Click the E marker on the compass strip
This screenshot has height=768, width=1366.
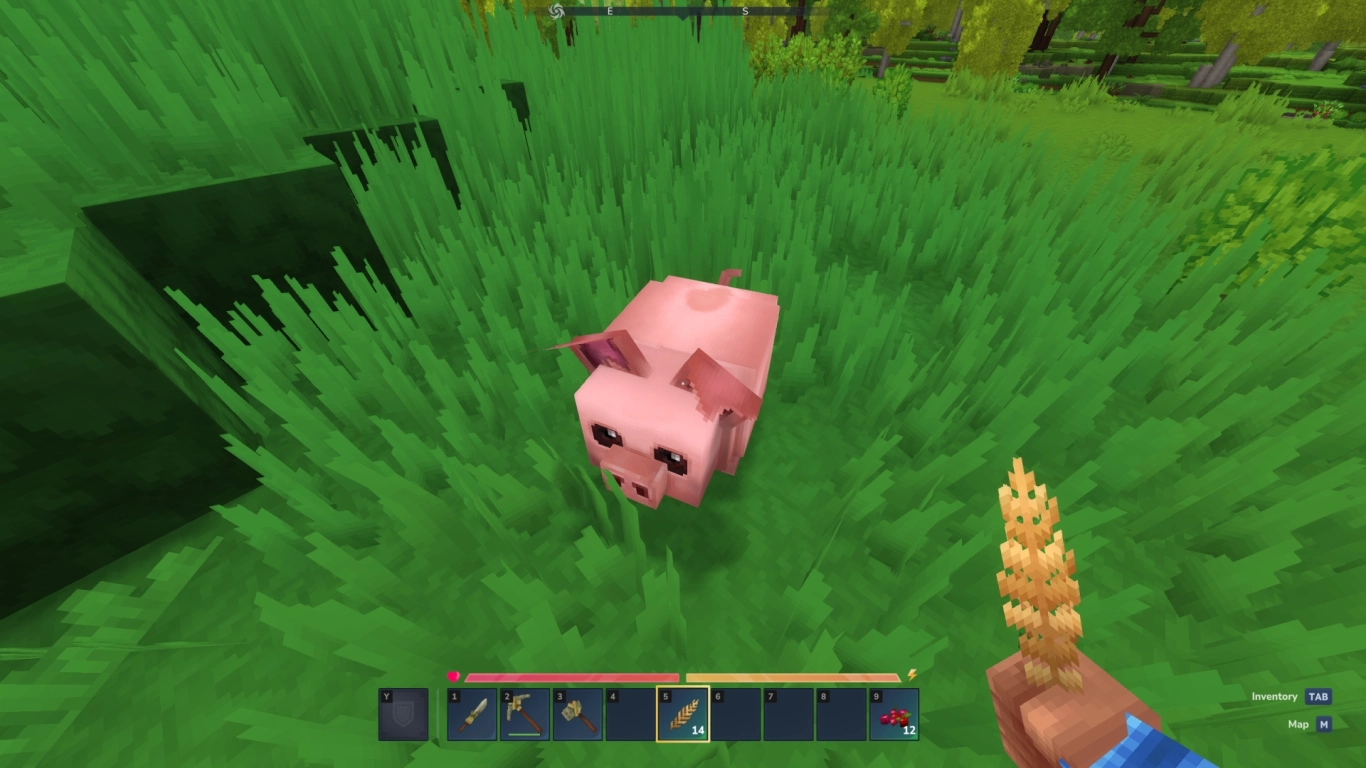pyautogui.click(x=610, y=12)
